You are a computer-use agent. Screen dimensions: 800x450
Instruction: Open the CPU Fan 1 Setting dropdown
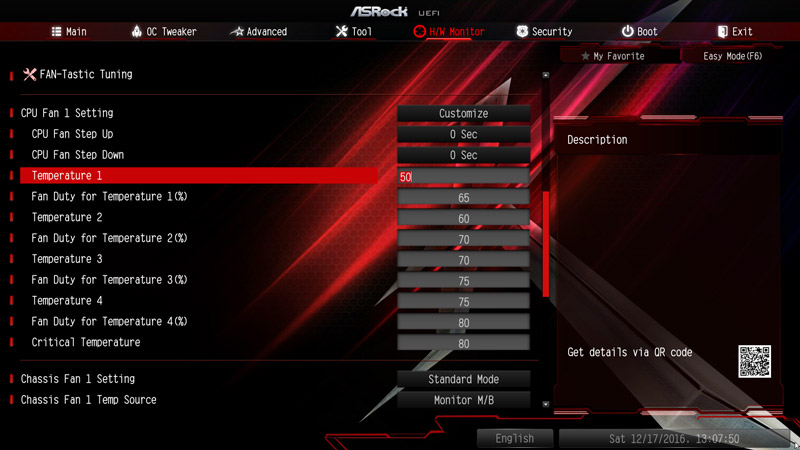point(463,114)
